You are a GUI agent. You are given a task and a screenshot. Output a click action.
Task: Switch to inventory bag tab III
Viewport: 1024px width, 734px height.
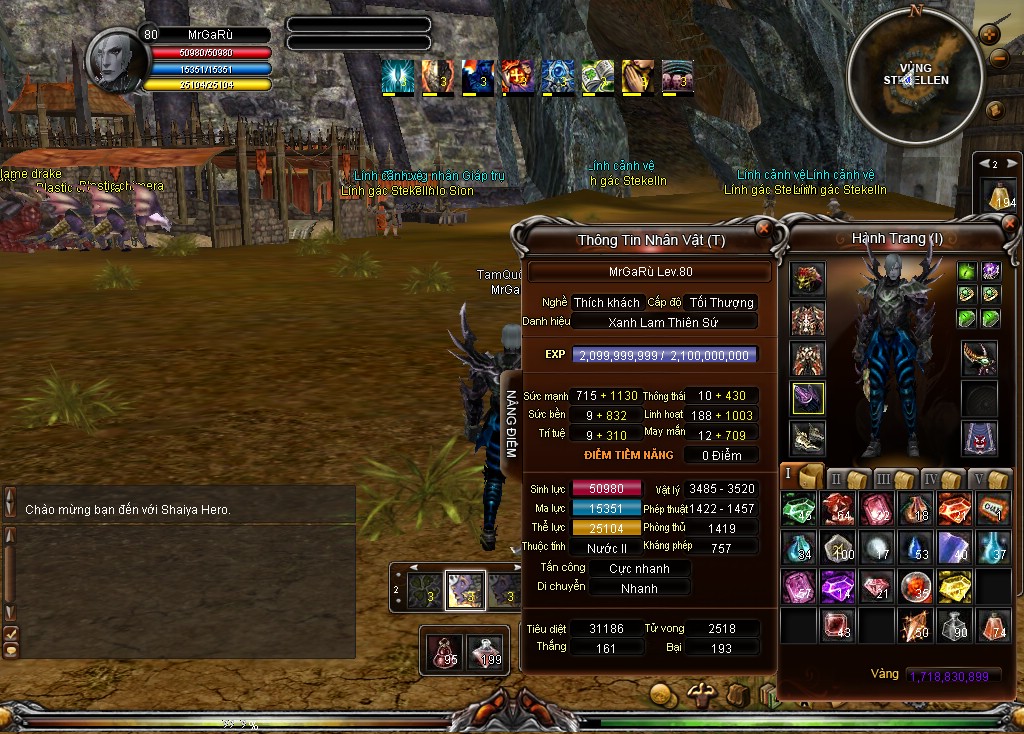coord(893,478)
